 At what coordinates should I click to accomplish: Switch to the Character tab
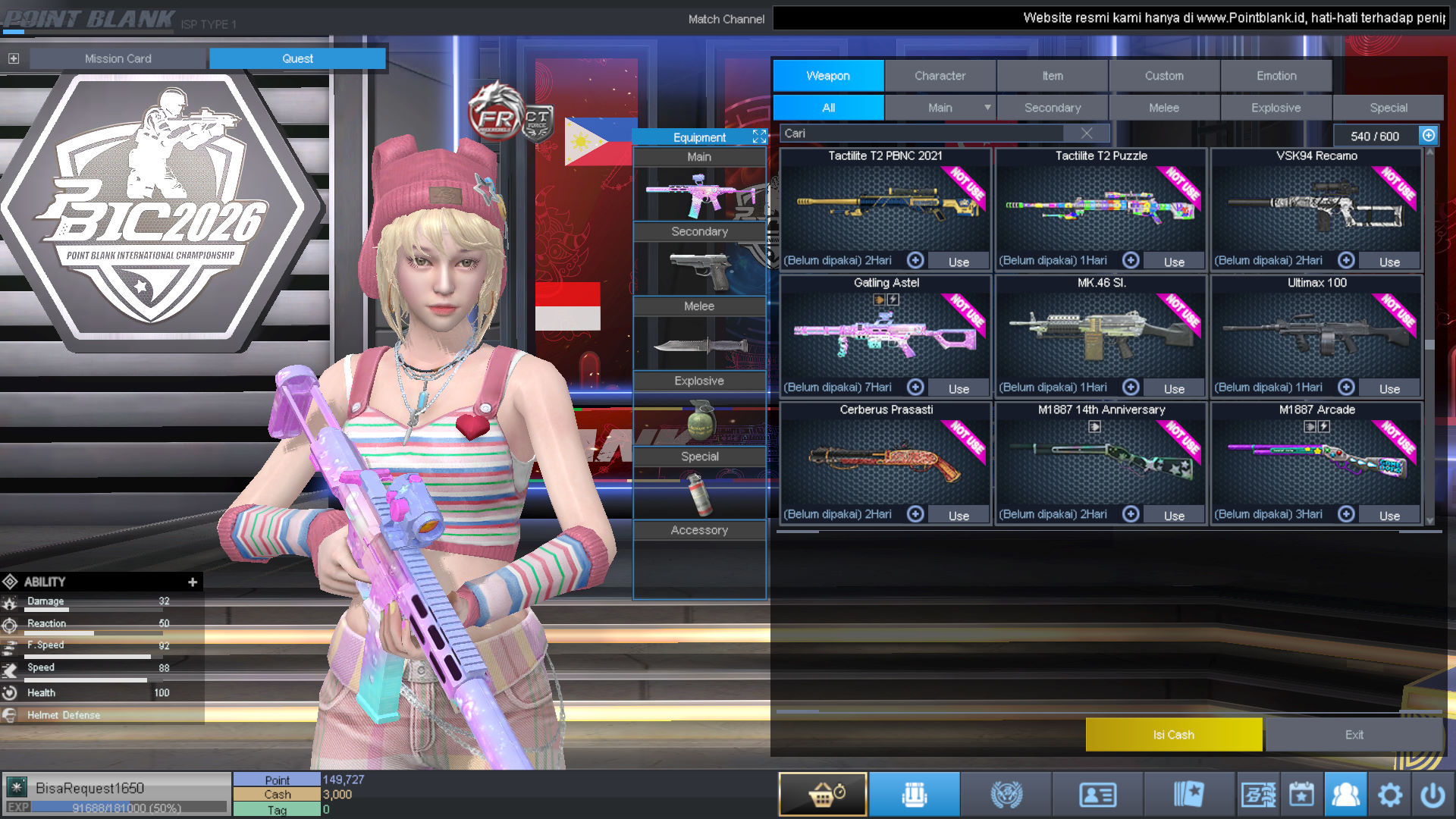[x=940, y=76]
